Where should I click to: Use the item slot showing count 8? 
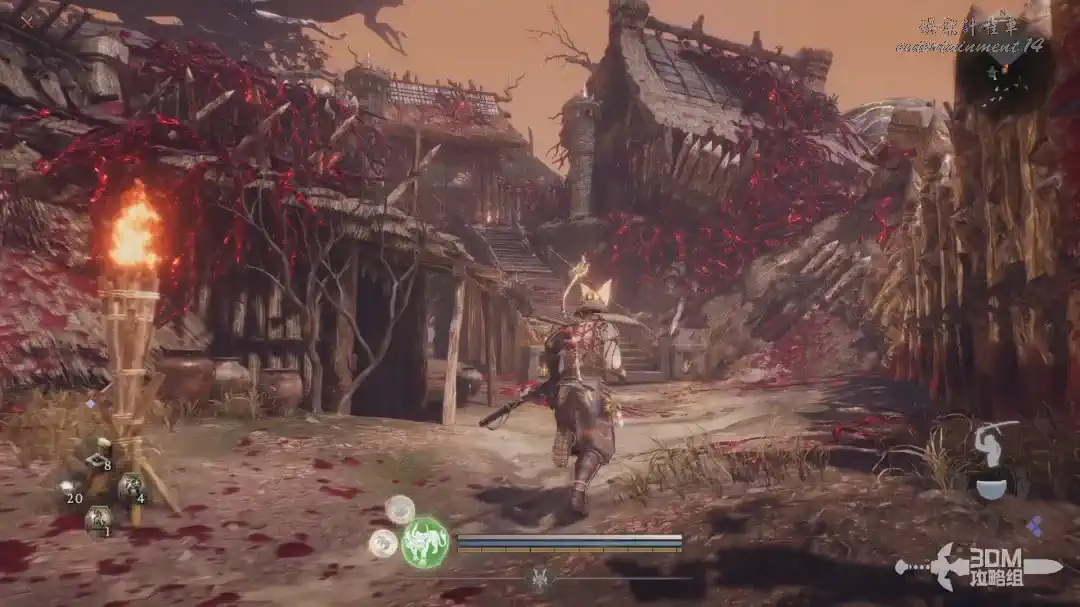click(98, 459)
